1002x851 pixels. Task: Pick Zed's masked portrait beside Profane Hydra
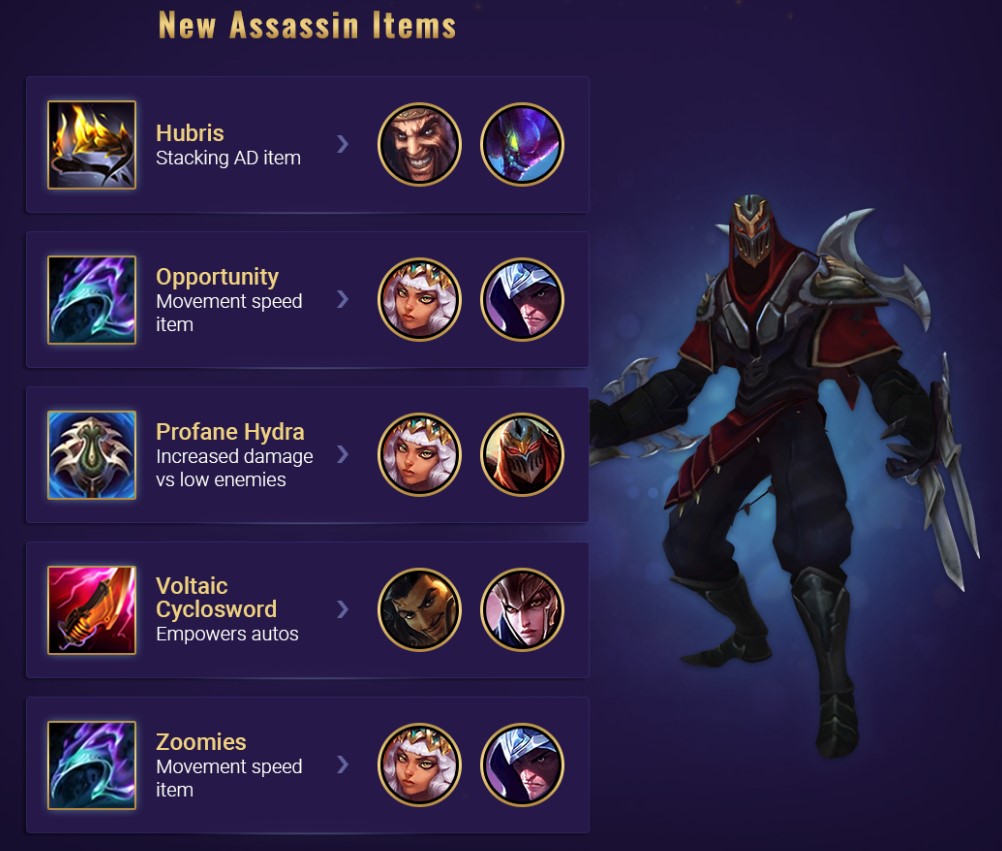(x=522, y=455)
